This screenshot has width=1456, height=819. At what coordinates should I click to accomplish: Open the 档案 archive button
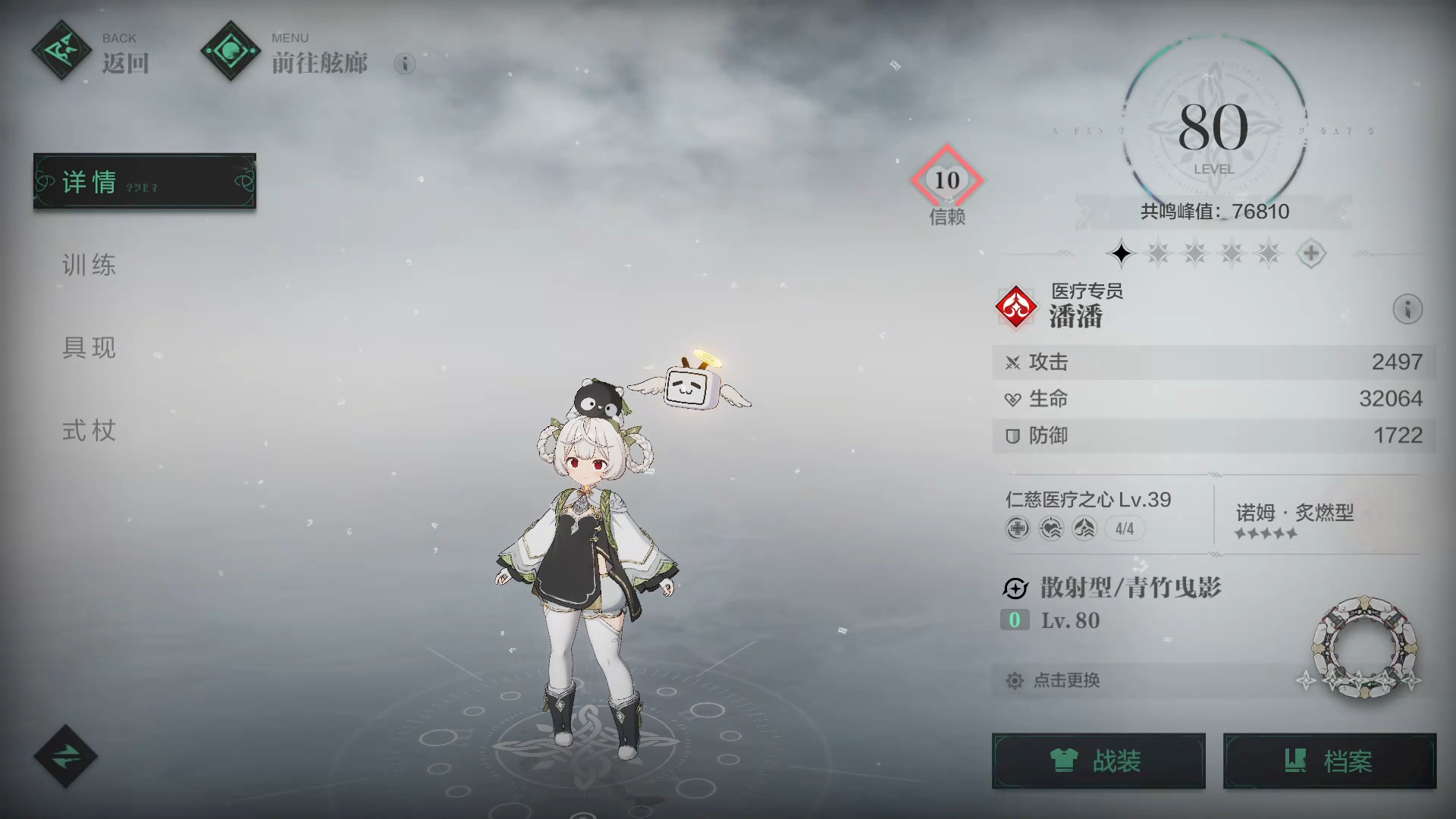[x=1329, y=761]
